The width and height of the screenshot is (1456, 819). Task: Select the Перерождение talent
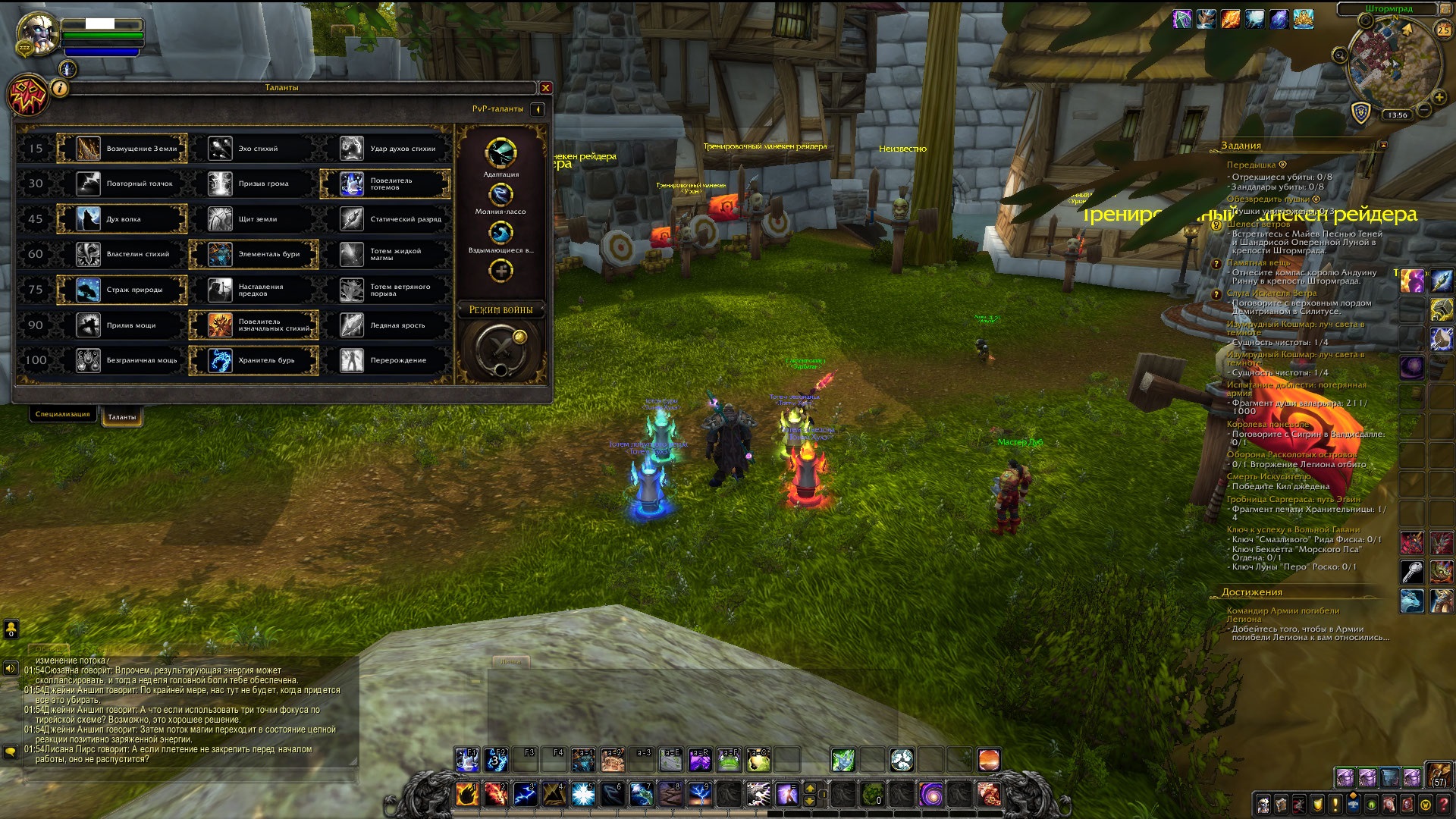click(x=385, y=360)
